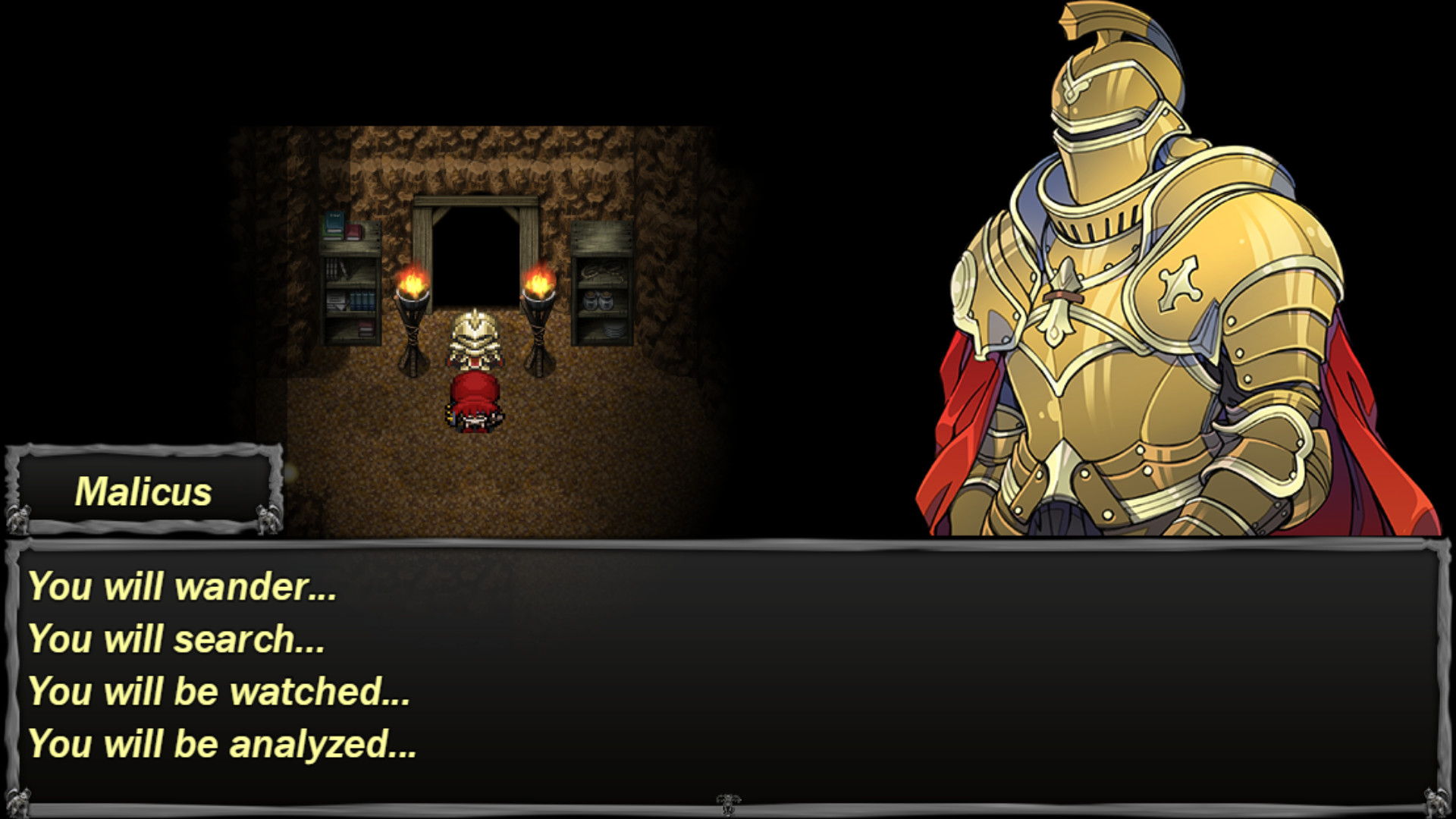Click the left torch flame beside the doorway
1456x819 pixels.
(412, 281)
